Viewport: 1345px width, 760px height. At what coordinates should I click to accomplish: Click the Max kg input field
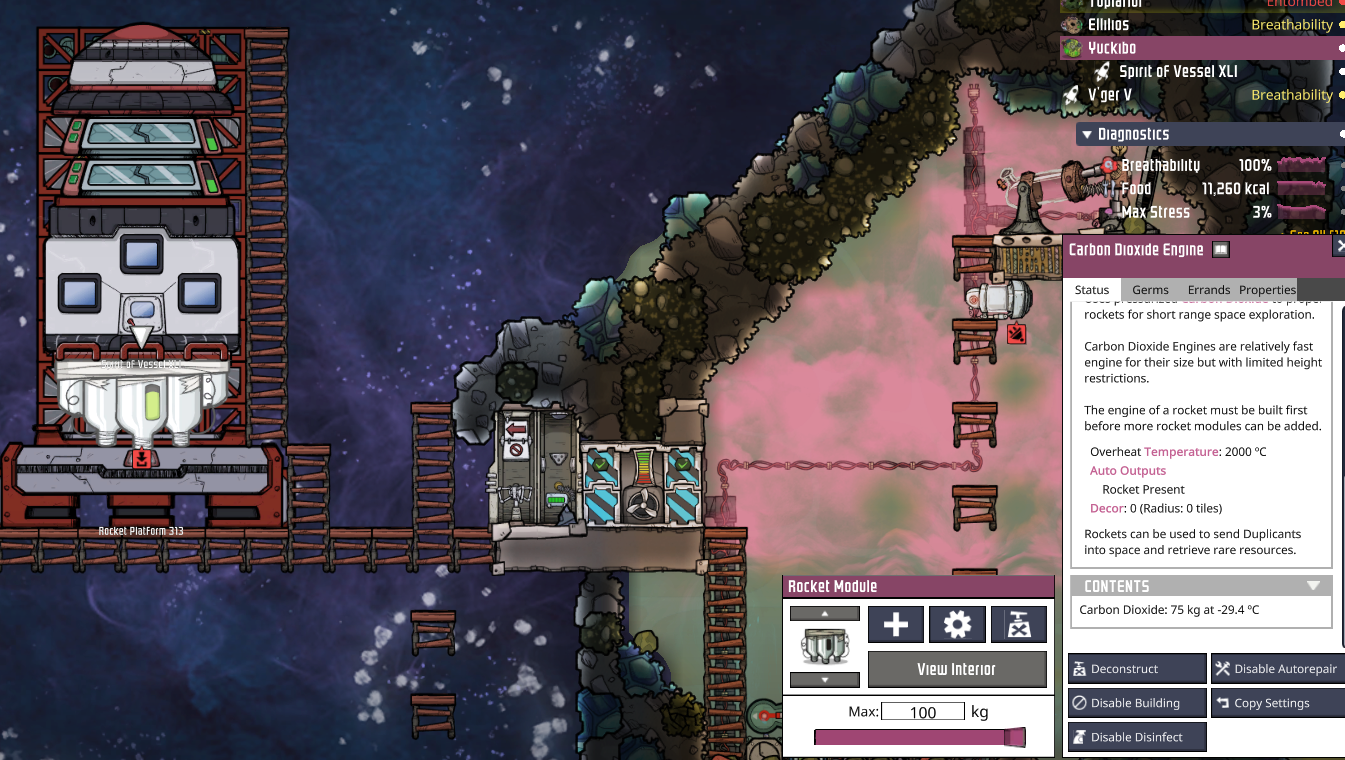pyautogui.click(x=922, y=712)
